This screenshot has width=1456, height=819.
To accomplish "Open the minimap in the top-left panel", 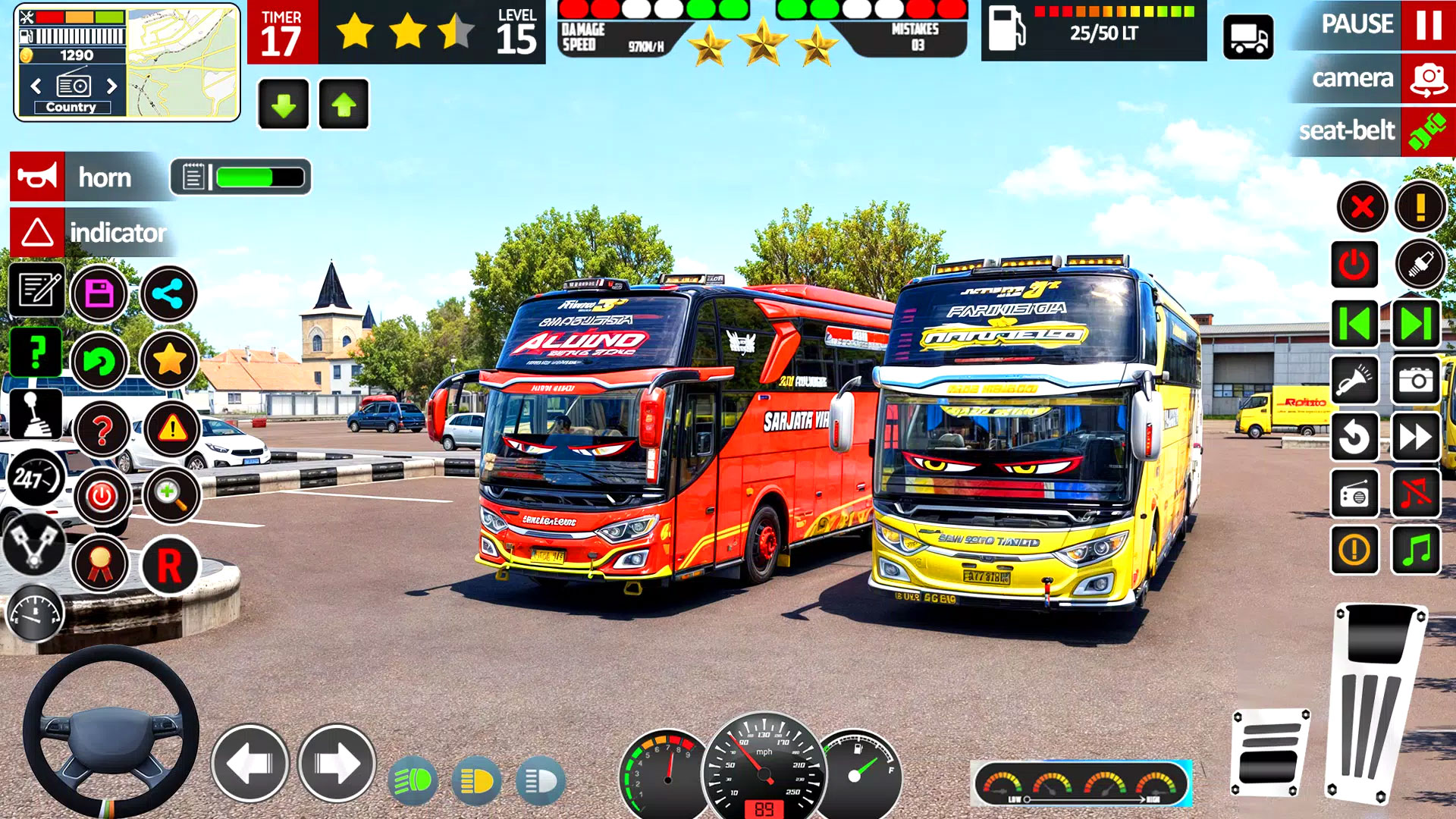I will [x=182, y=62].
